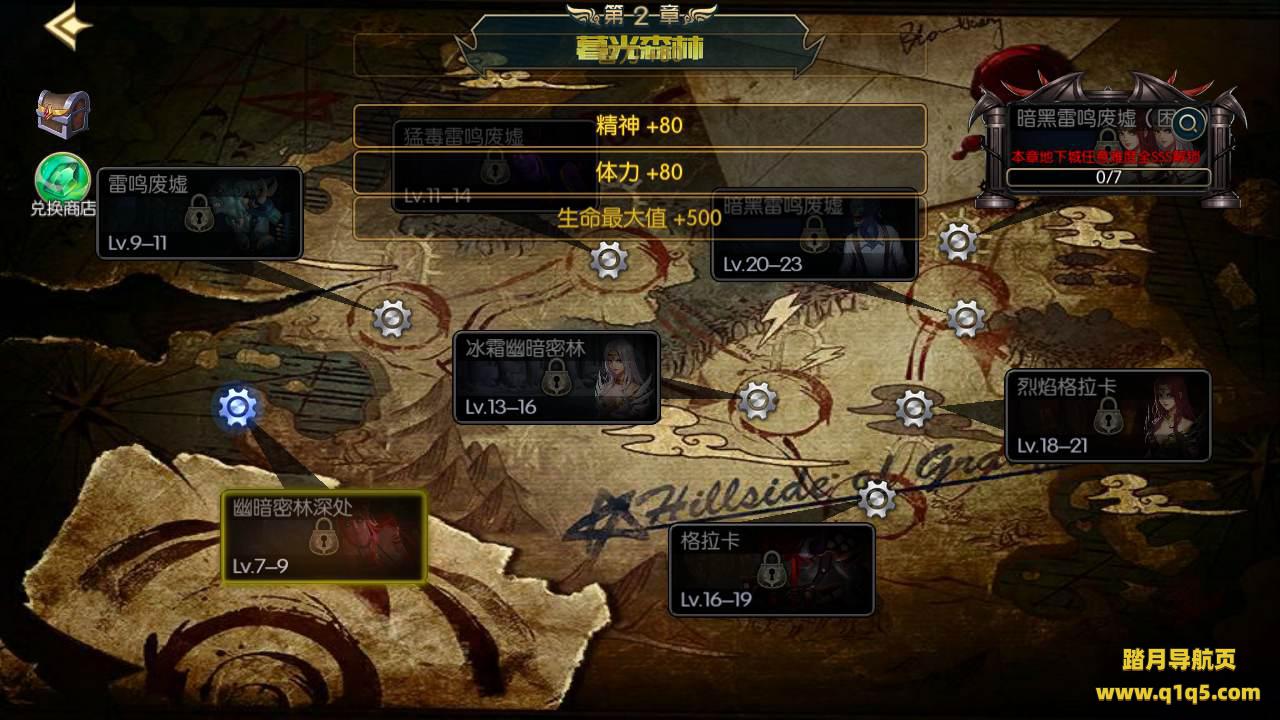Select the glowing blue gear map node
This screenshot has width=1280, height=720.
[237, 407]
